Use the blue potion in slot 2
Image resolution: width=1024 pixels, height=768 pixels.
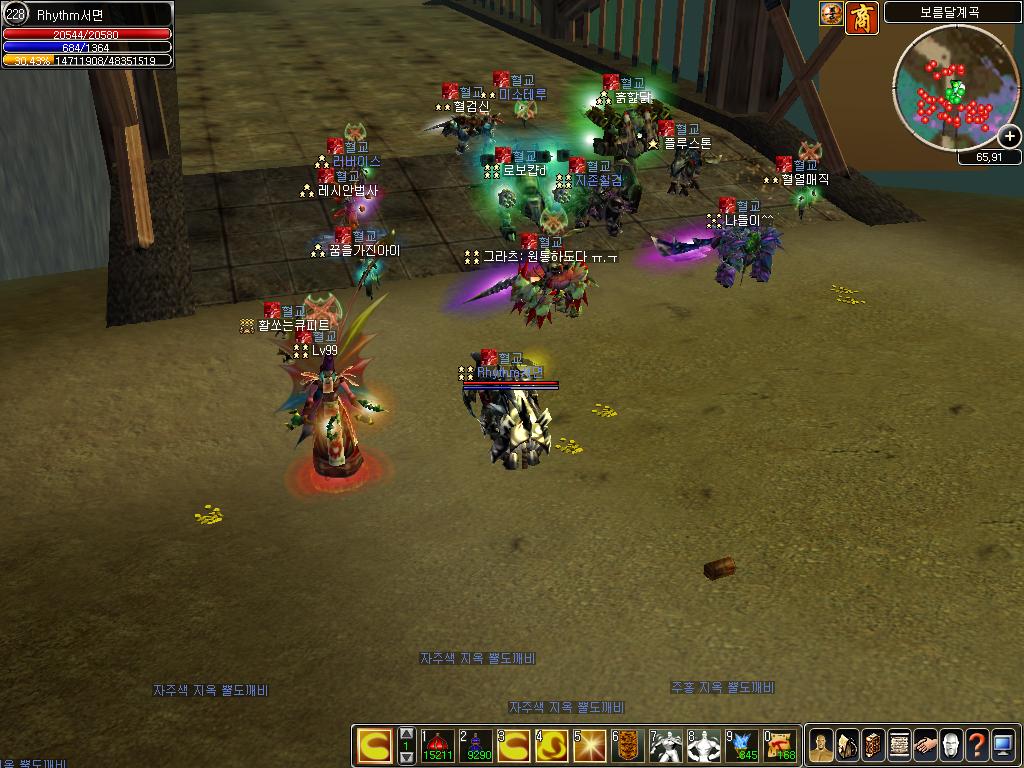[478, 746]
